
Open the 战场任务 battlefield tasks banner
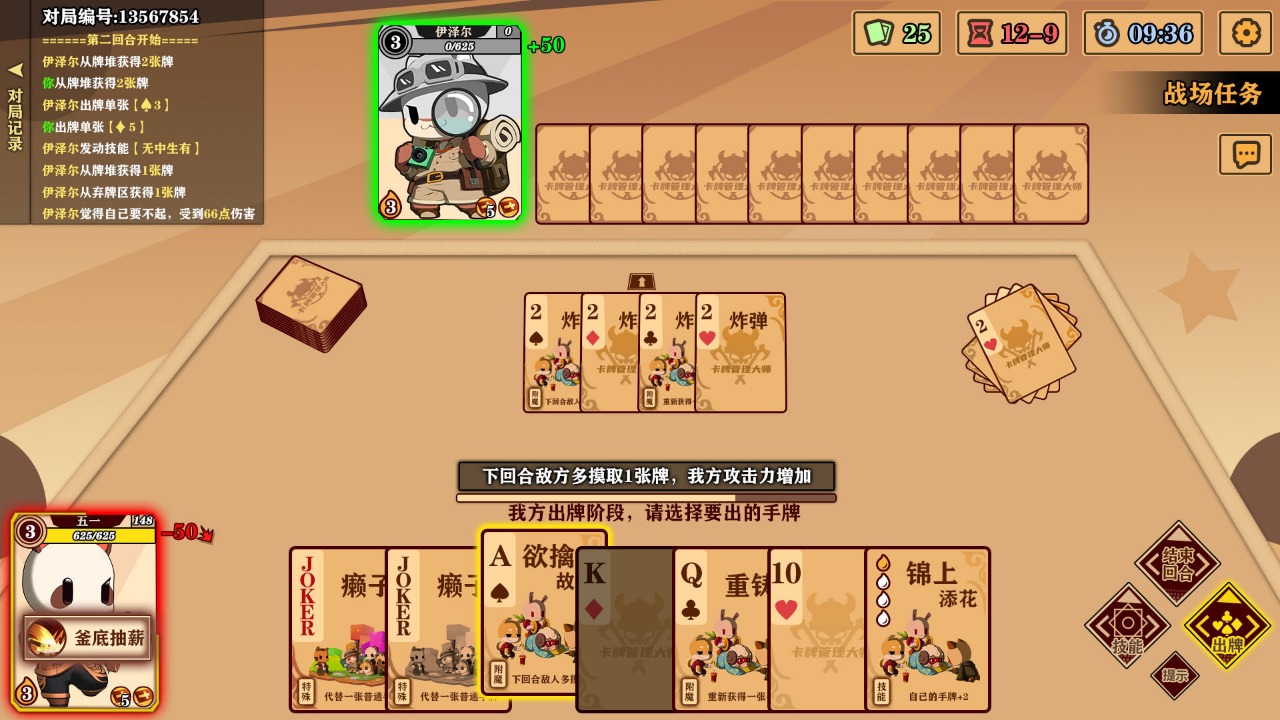click(x=1213, y=90)
